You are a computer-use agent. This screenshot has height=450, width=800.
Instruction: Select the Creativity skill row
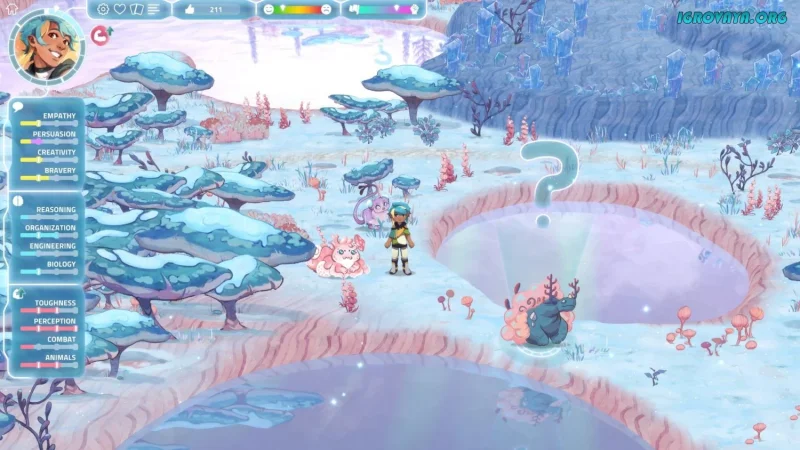[48, 157]
